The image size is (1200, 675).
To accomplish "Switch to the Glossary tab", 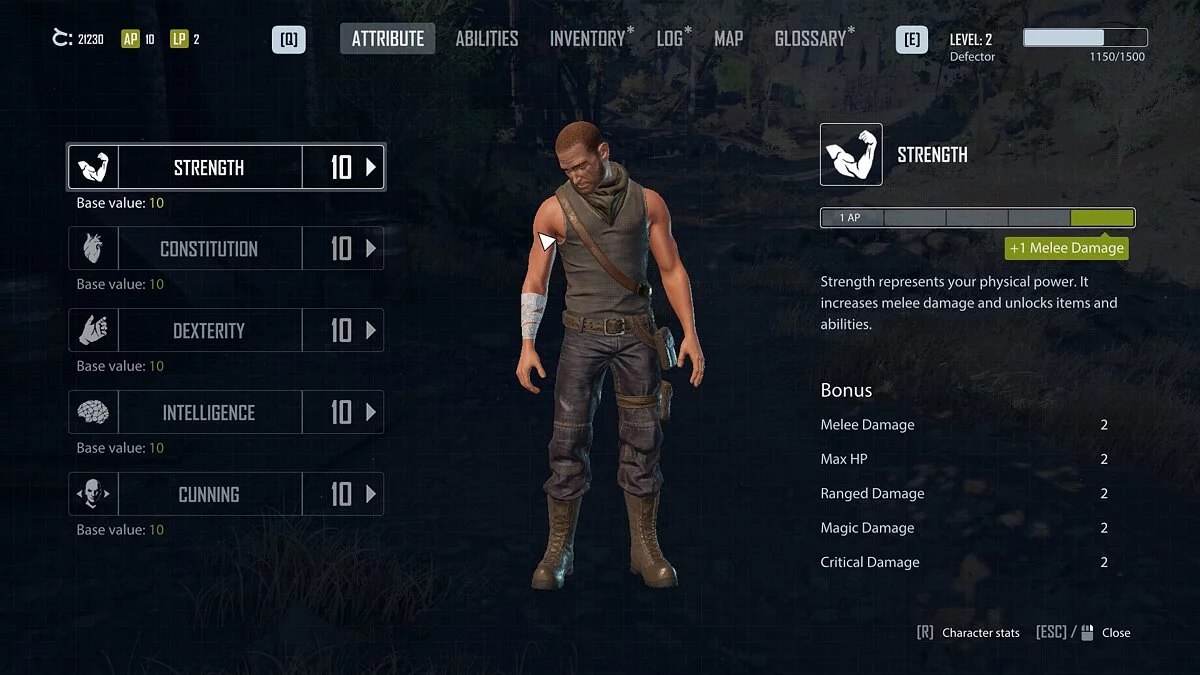I will [810, 39].
